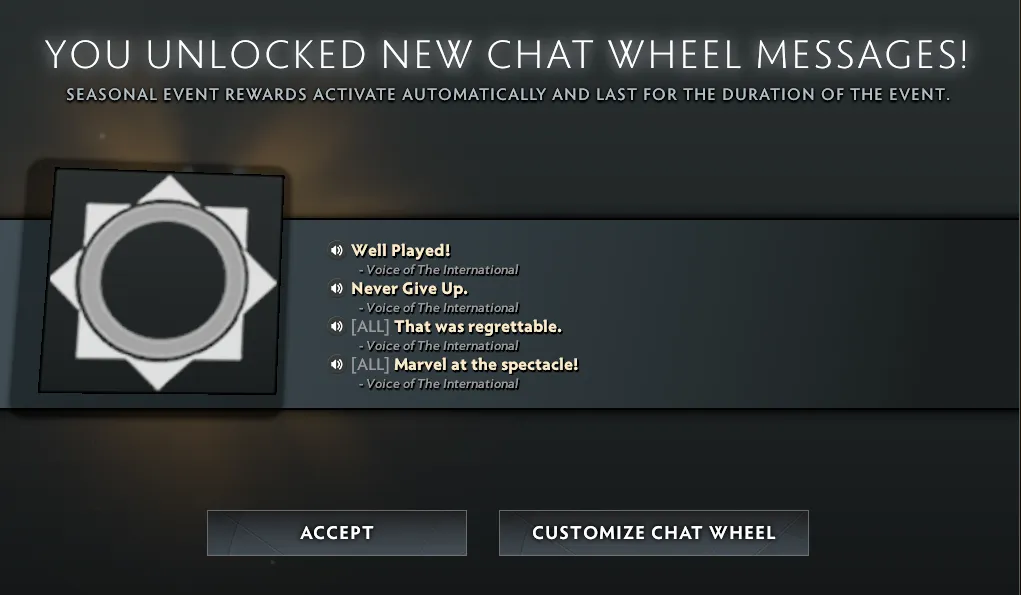Play the "Well Played!" sound preview
Image resolution: width=1021 pixels, height=595 pixels.
point(337,251)
